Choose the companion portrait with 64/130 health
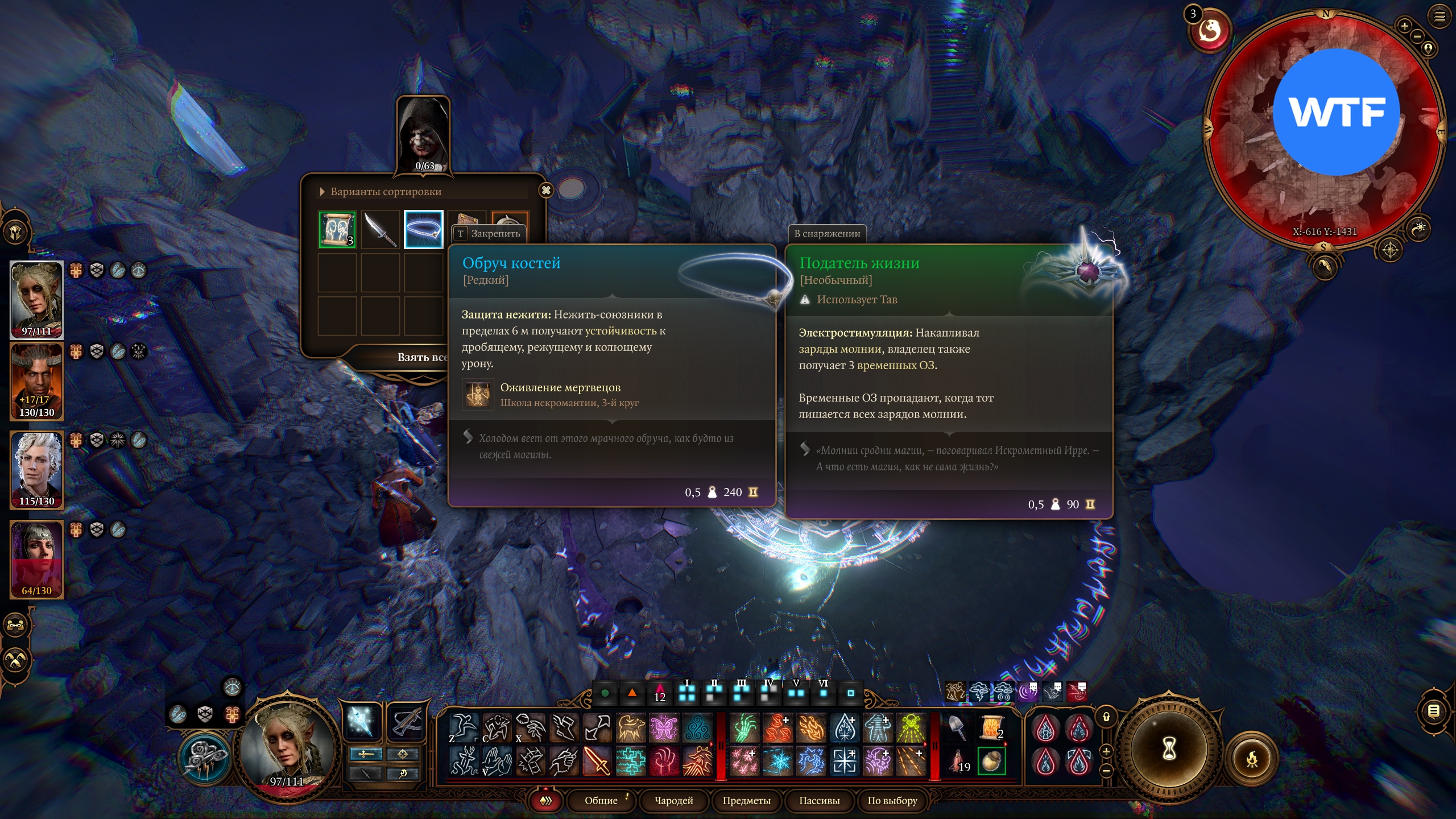 click(x=37, y=559)
